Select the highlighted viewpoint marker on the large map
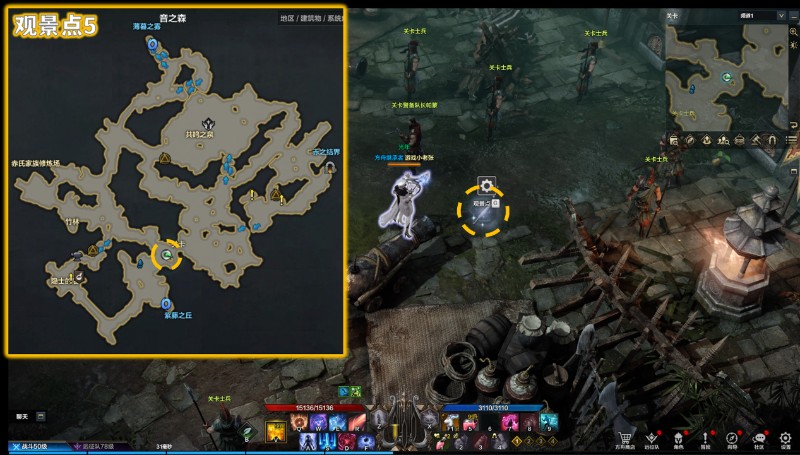Image resolution: width=800 pixels, height=455 pixels. [x=167, y=257]
